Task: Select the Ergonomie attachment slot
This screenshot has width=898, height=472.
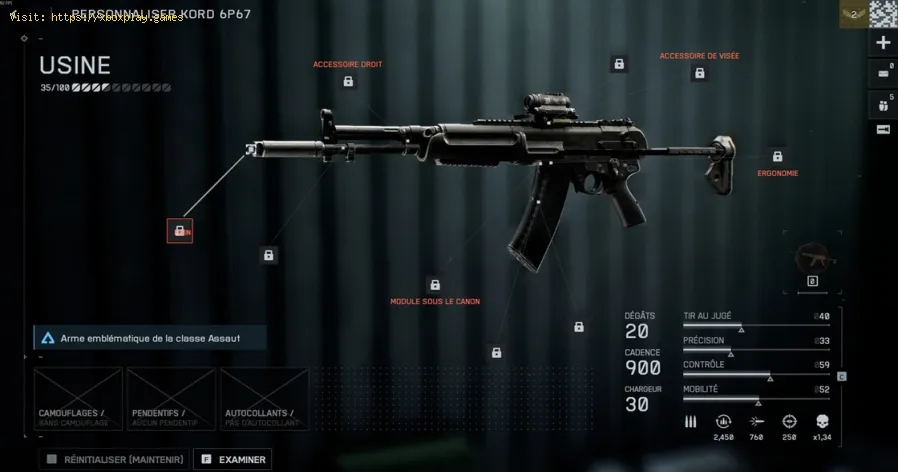Action: [x=777, y=156]
